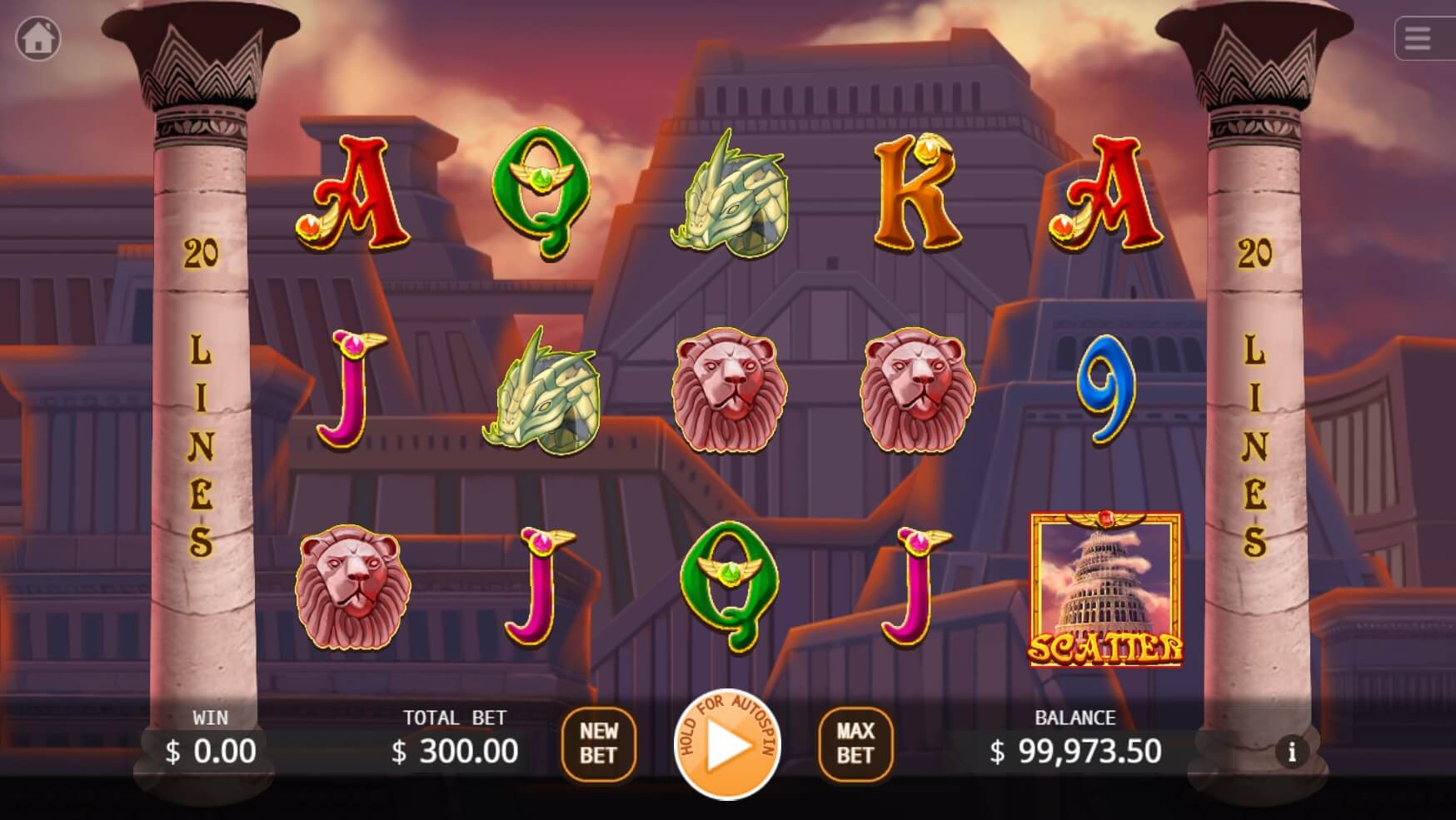Click the BALANCE figure showing 99,973.50
Viewport: 1456px width, 820px height.
click(x=1075, y=751)
